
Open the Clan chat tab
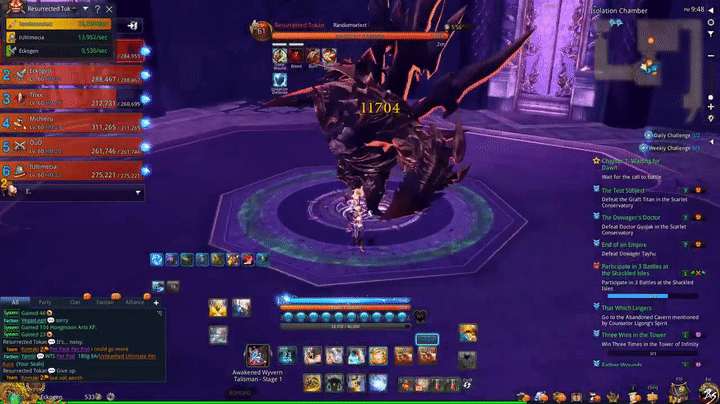[x=74, y=300]
